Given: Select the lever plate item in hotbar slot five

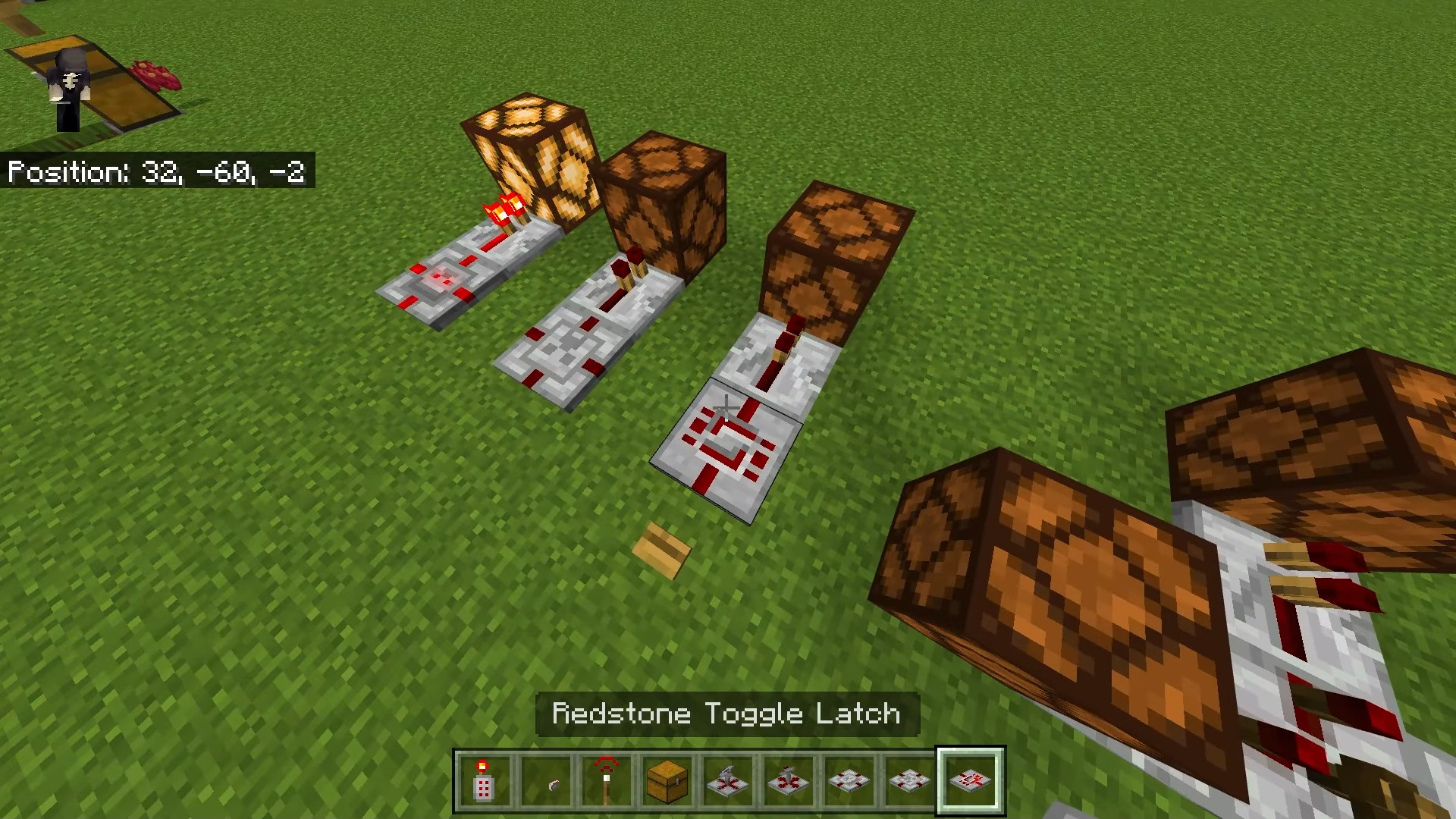Looking at the screenshot, I should click(x=730, y=781).
